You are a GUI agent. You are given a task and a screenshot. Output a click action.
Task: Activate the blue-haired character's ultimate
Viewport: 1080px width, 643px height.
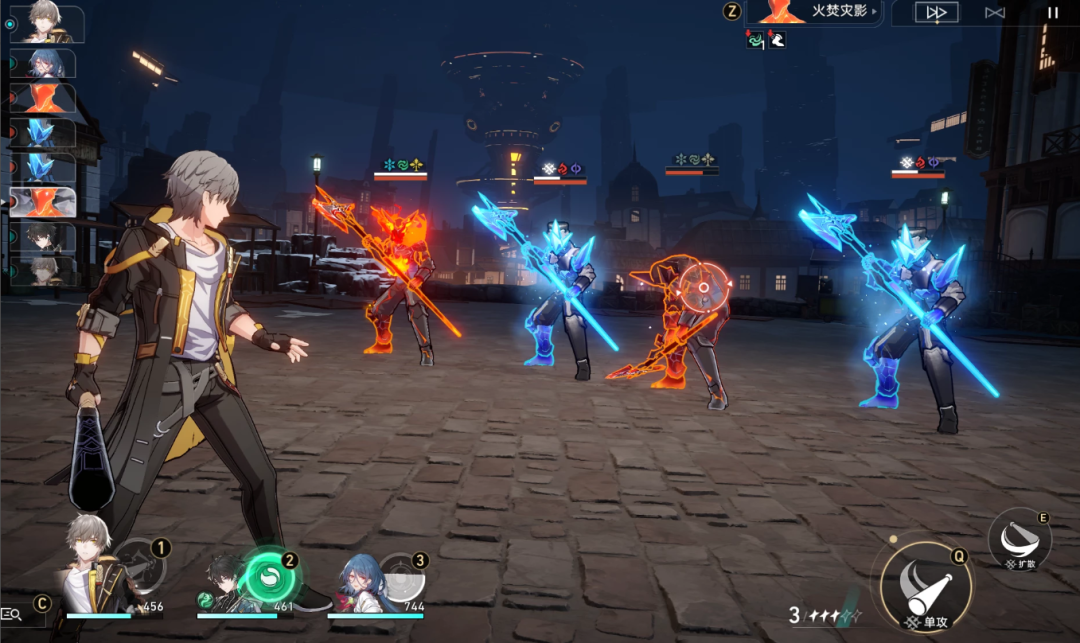click(403, 575)
